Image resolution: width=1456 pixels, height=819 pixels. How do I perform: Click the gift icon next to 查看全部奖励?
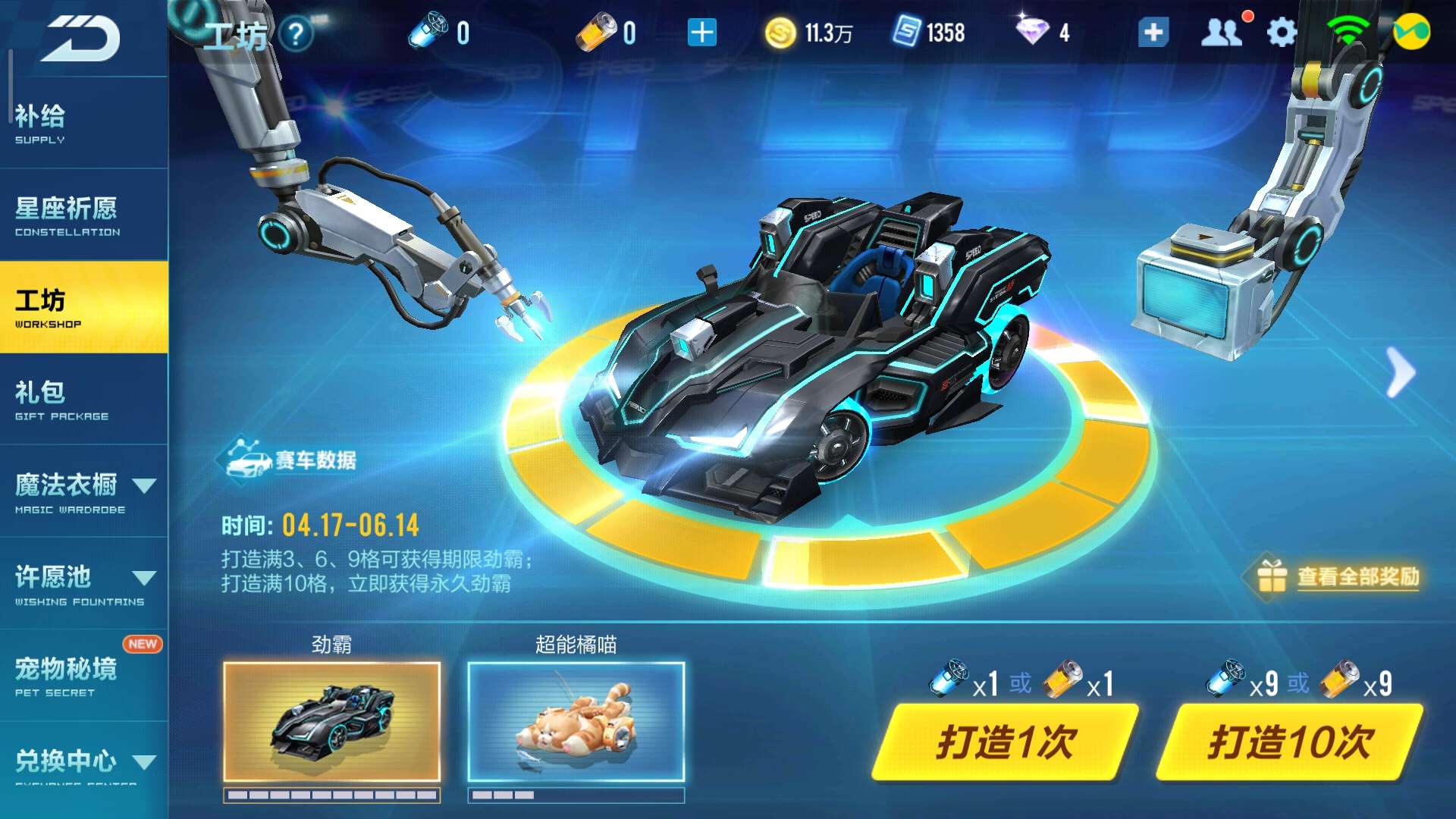click(x=1272, y=575)
